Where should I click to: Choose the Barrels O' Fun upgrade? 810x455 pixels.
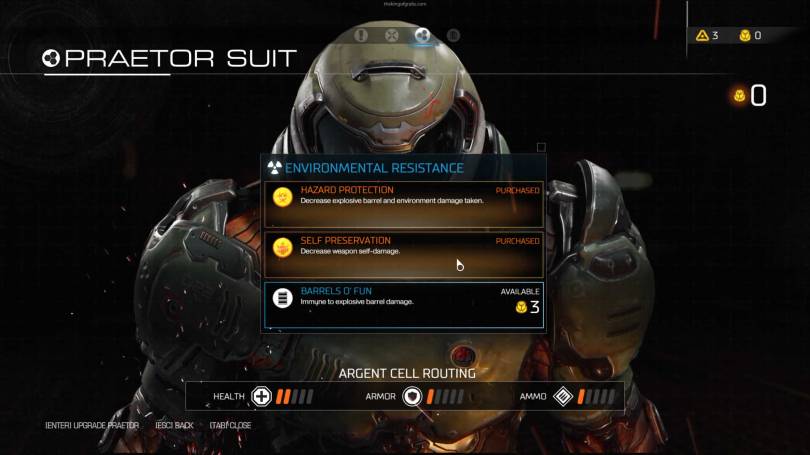[403, 304]
